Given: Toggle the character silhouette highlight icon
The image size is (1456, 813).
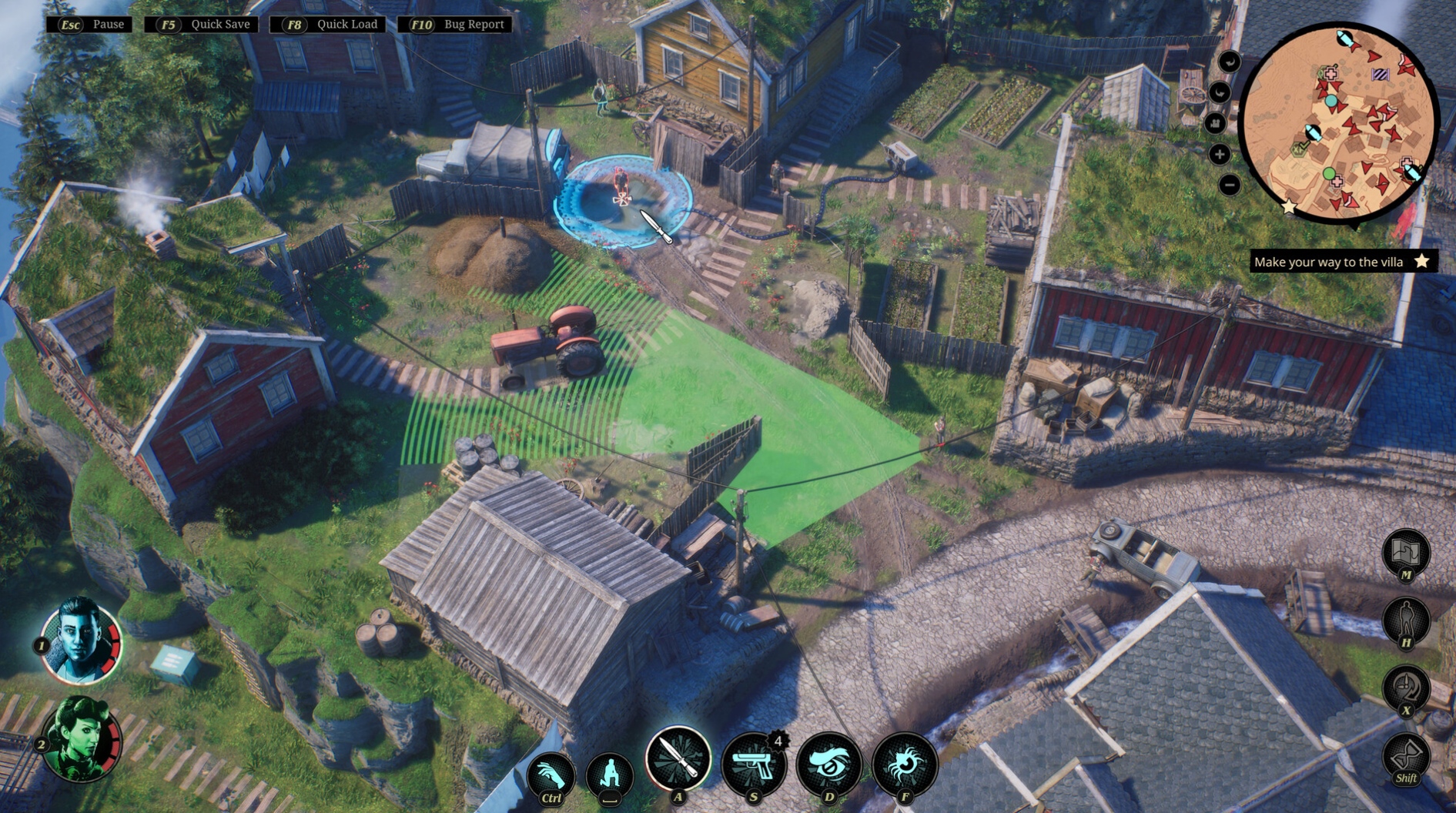Looking at the screenshot, I should coord(1406,619).
